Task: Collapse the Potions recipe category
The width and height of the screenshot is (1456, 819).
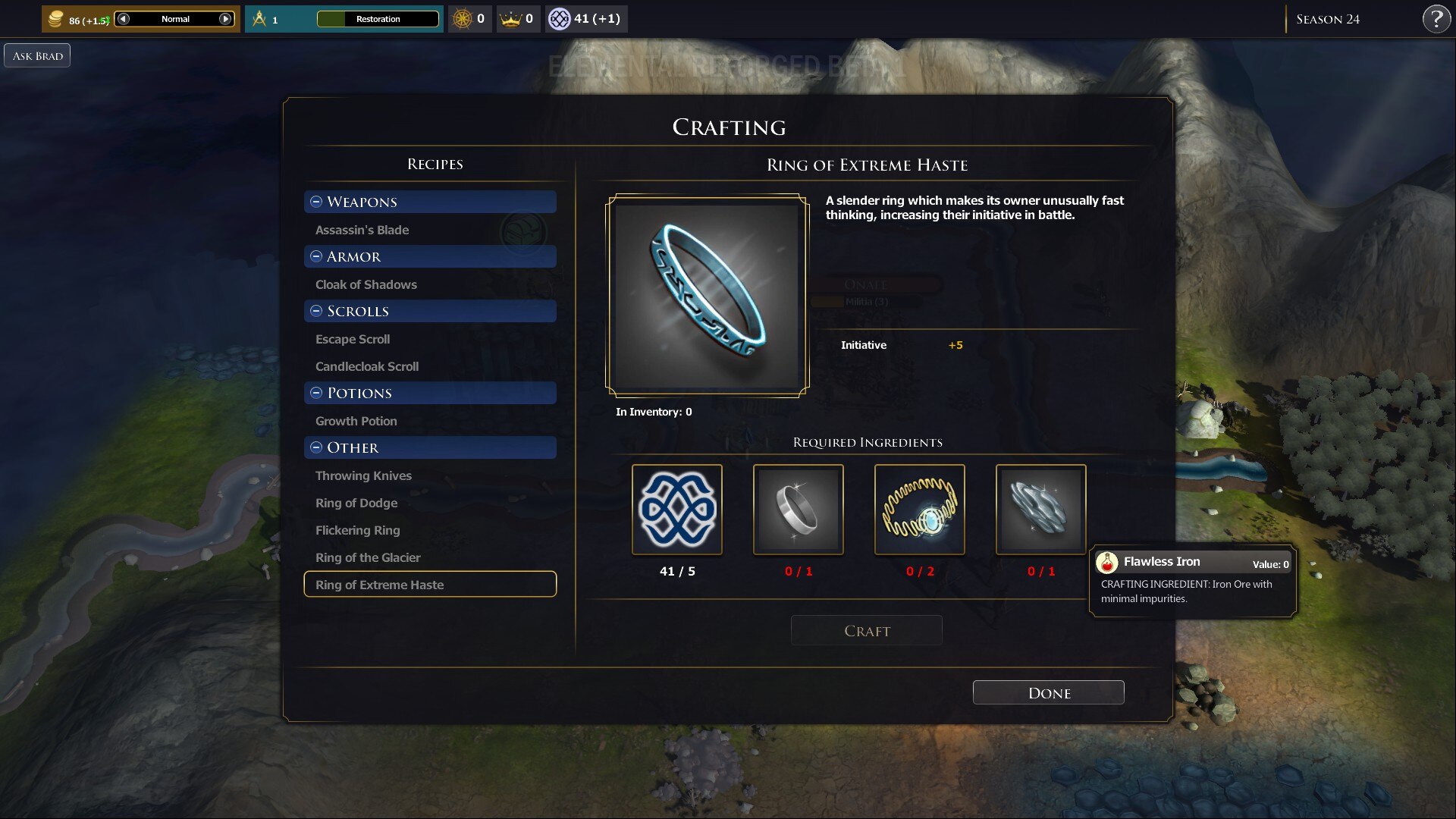Action: click(316, 393)
